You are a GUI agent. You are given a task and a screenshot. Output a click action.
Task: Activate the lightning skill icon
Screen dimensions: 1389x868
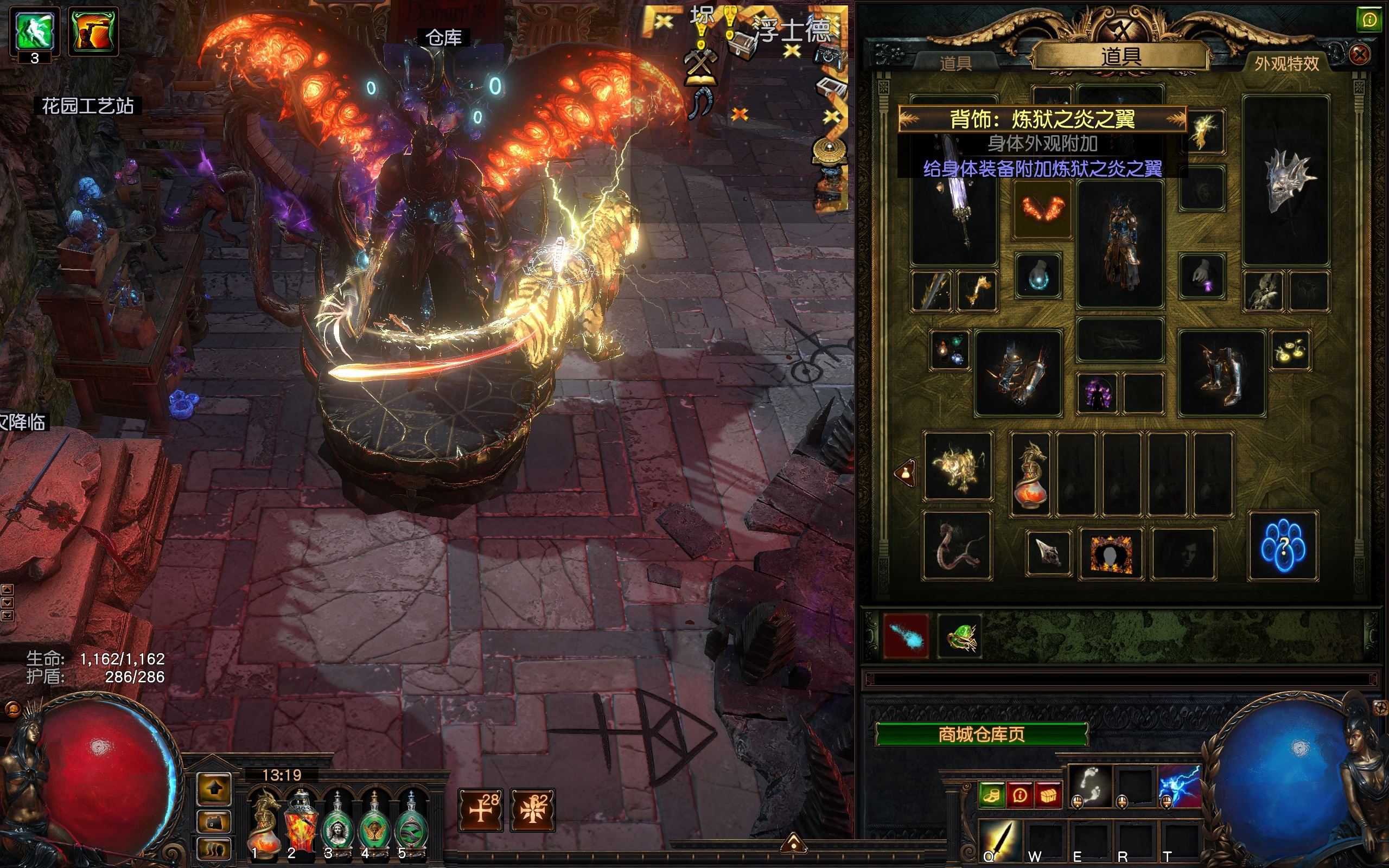(1179, 786)
